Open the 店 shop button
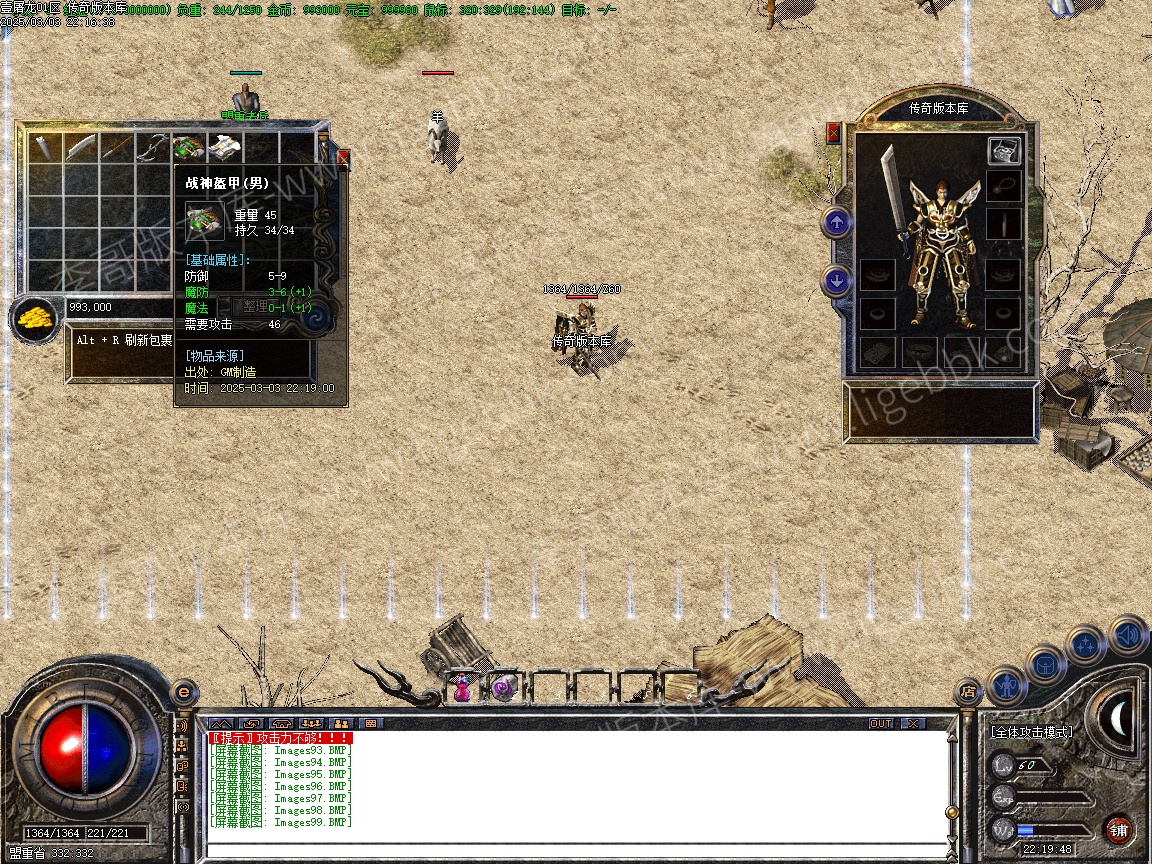The width and height of the screenshot is (1152, 864). click(967, 691)
